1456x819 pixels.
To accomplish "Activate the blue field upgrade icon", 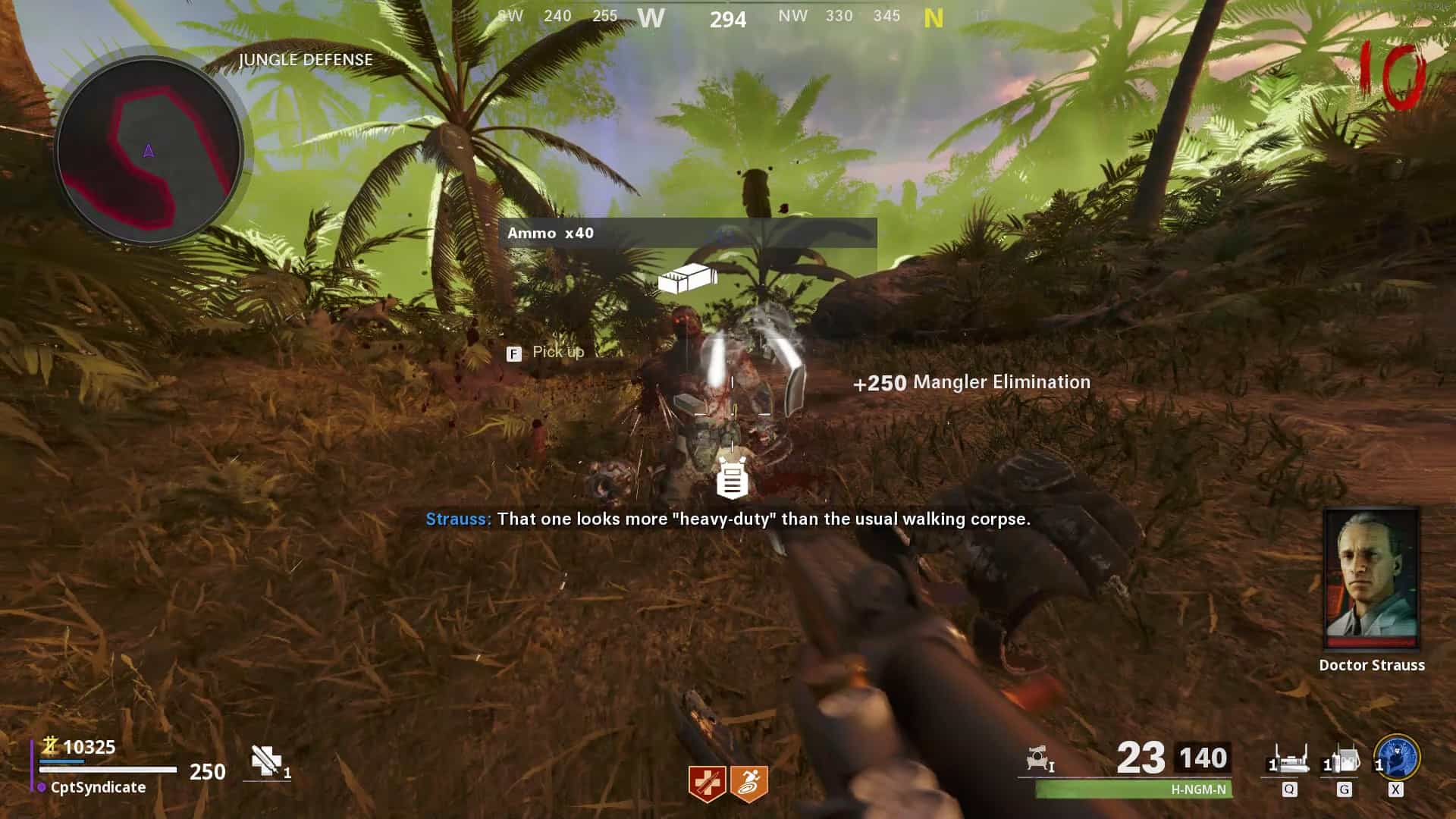I will pyautogui.click(x=1397, y=757).
